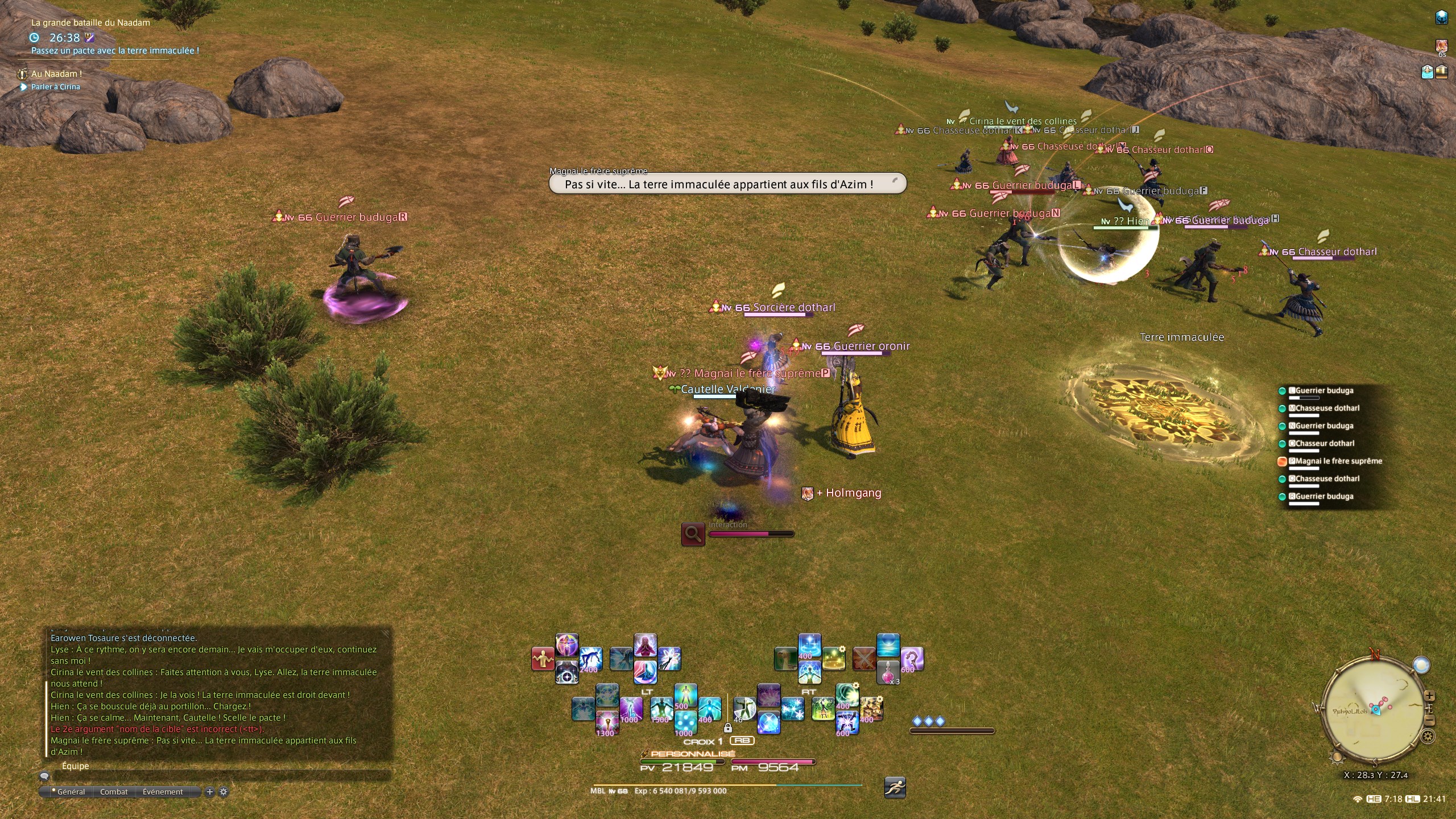Open the Événement chat tab
1456x819 pixels.
163,792
